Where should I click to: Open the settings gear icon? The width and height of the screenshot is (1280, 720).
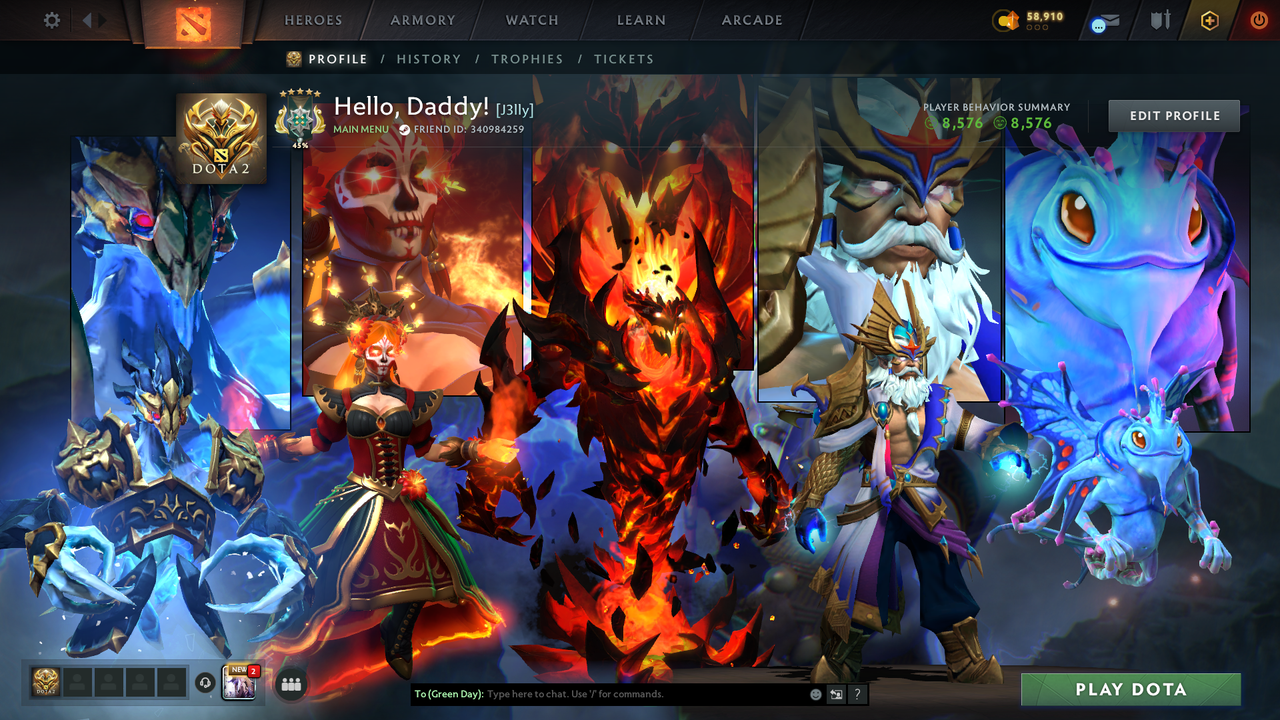pyautogui.click(x=51, y=19)
